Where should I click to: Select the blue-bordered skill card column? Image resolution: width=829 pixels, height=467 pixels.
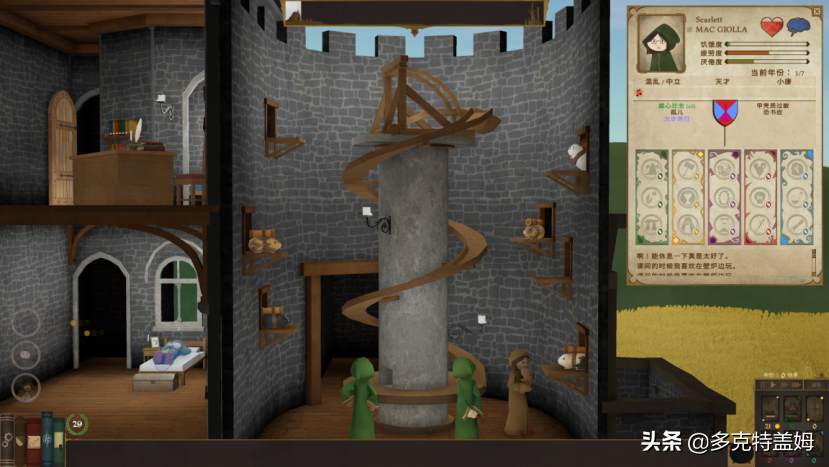(x=796, y=197)
